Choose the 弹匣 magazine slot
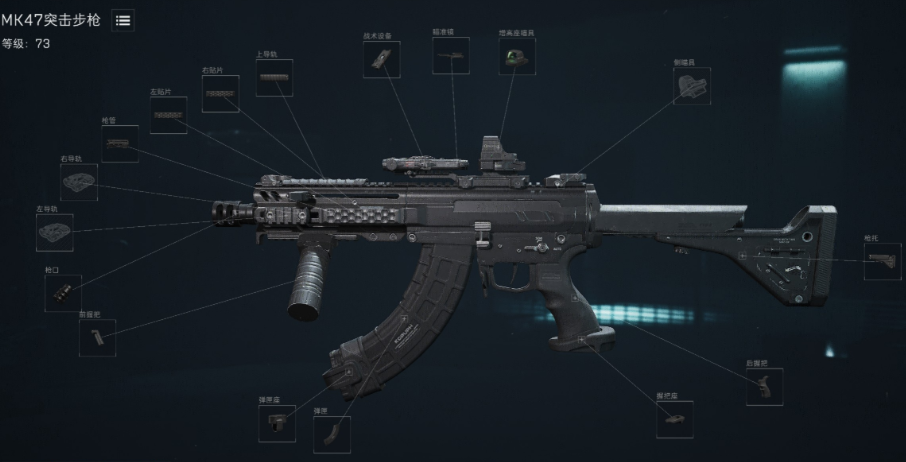 pyautogui.click(x=331, y=434)
